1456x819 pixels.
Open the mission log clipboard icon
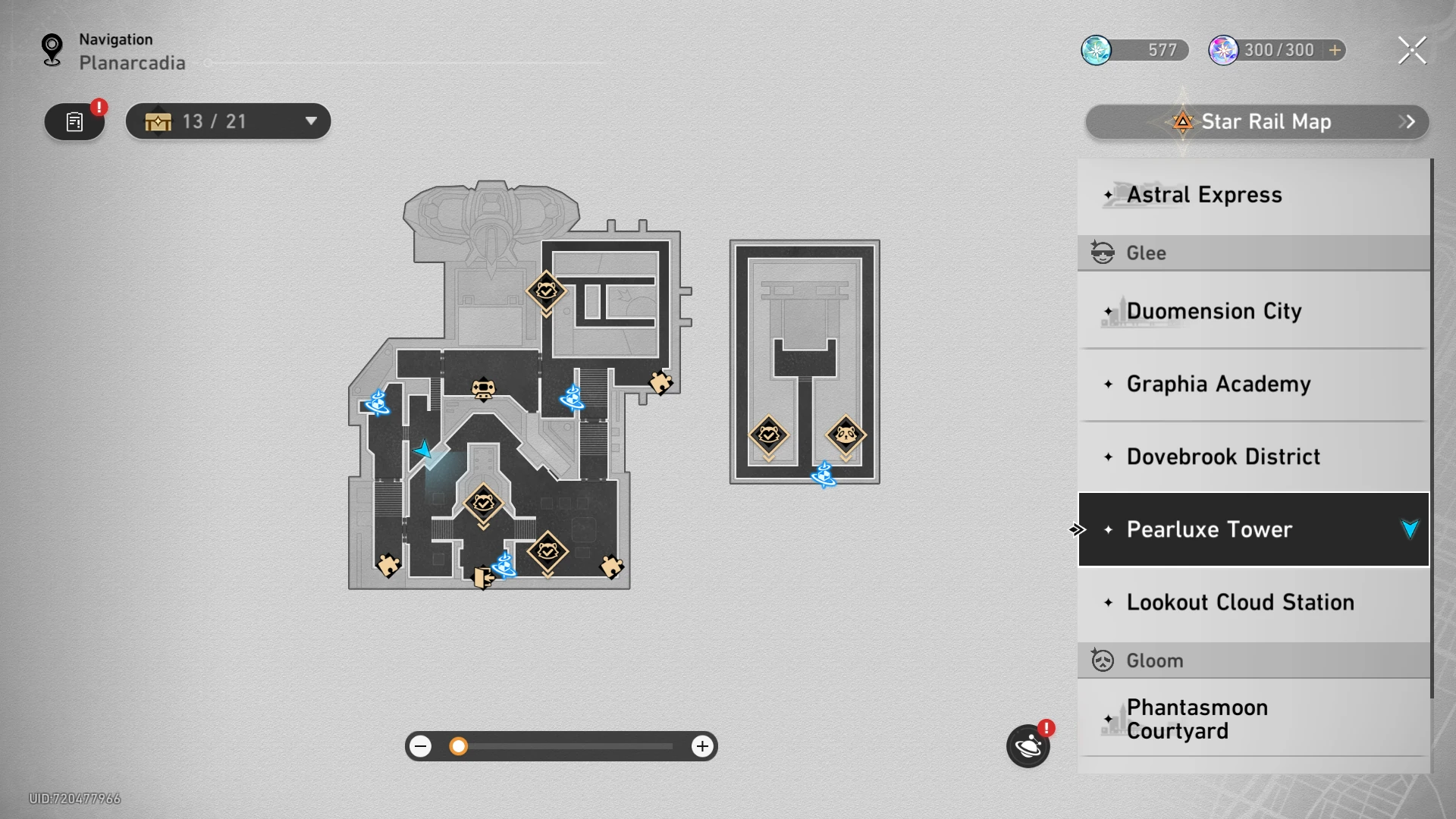point(74,122)
